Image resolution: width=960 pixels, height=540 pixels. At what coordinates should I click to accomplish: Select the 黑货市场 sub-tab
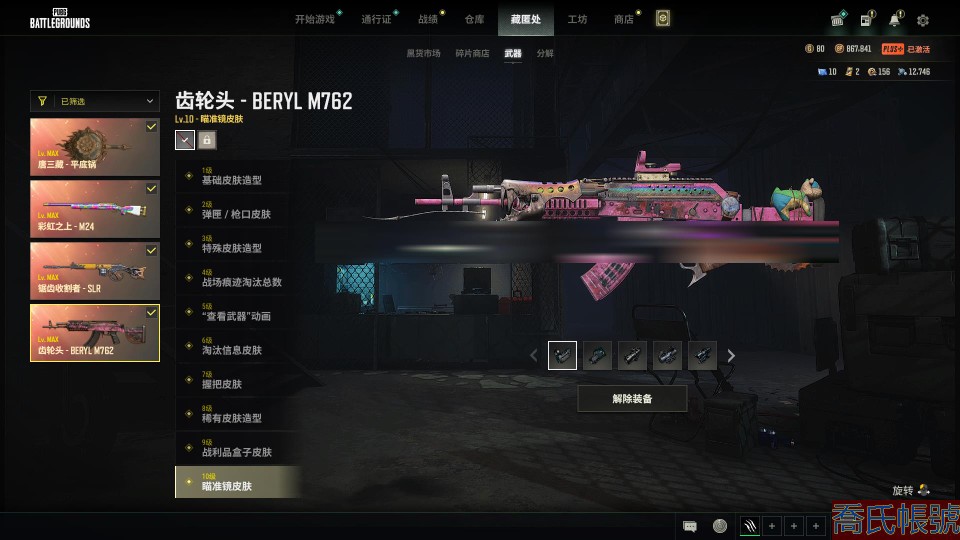[x=423, y=53]
